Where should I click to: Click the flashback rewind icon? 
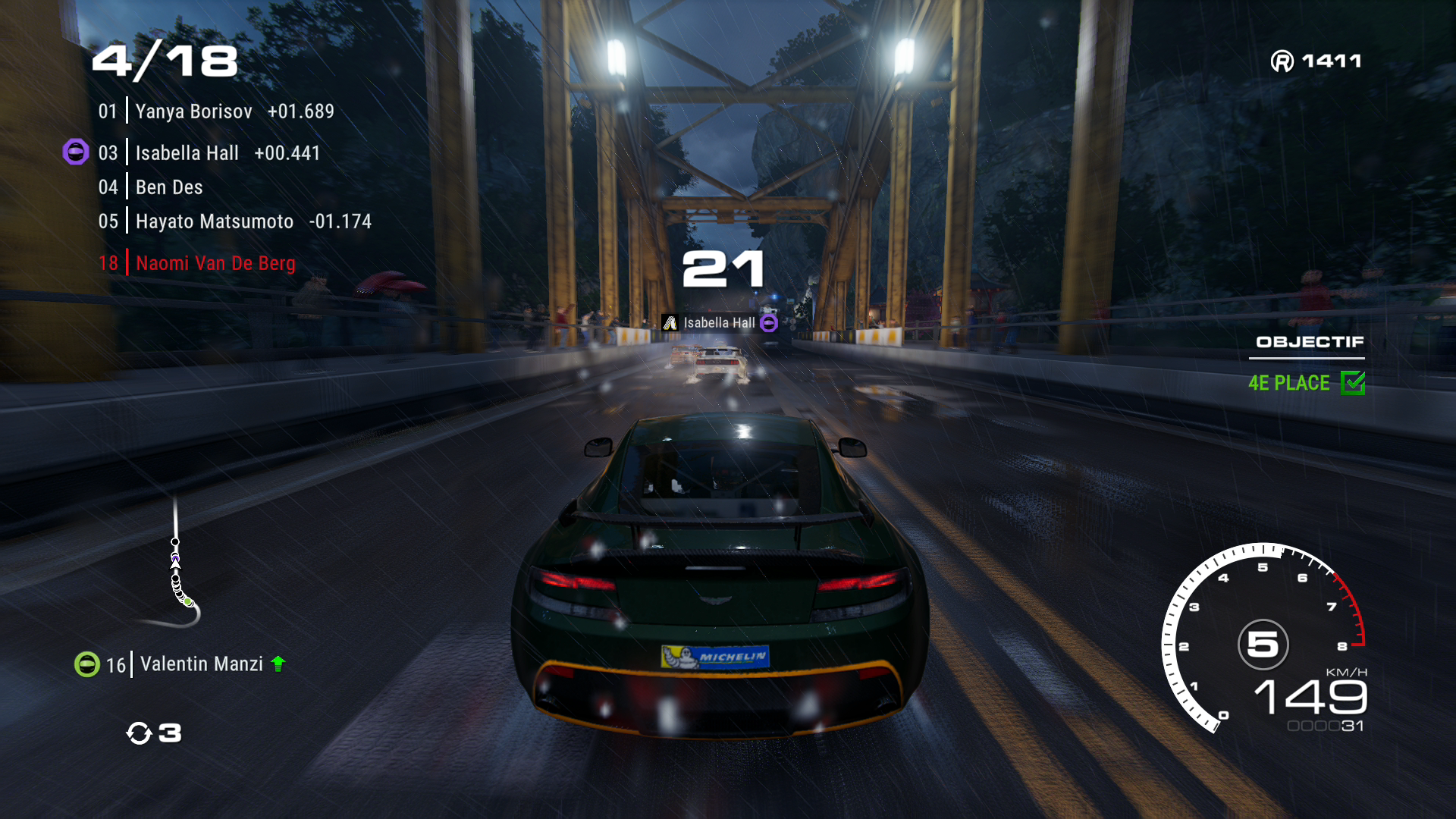tap(140, 733)
